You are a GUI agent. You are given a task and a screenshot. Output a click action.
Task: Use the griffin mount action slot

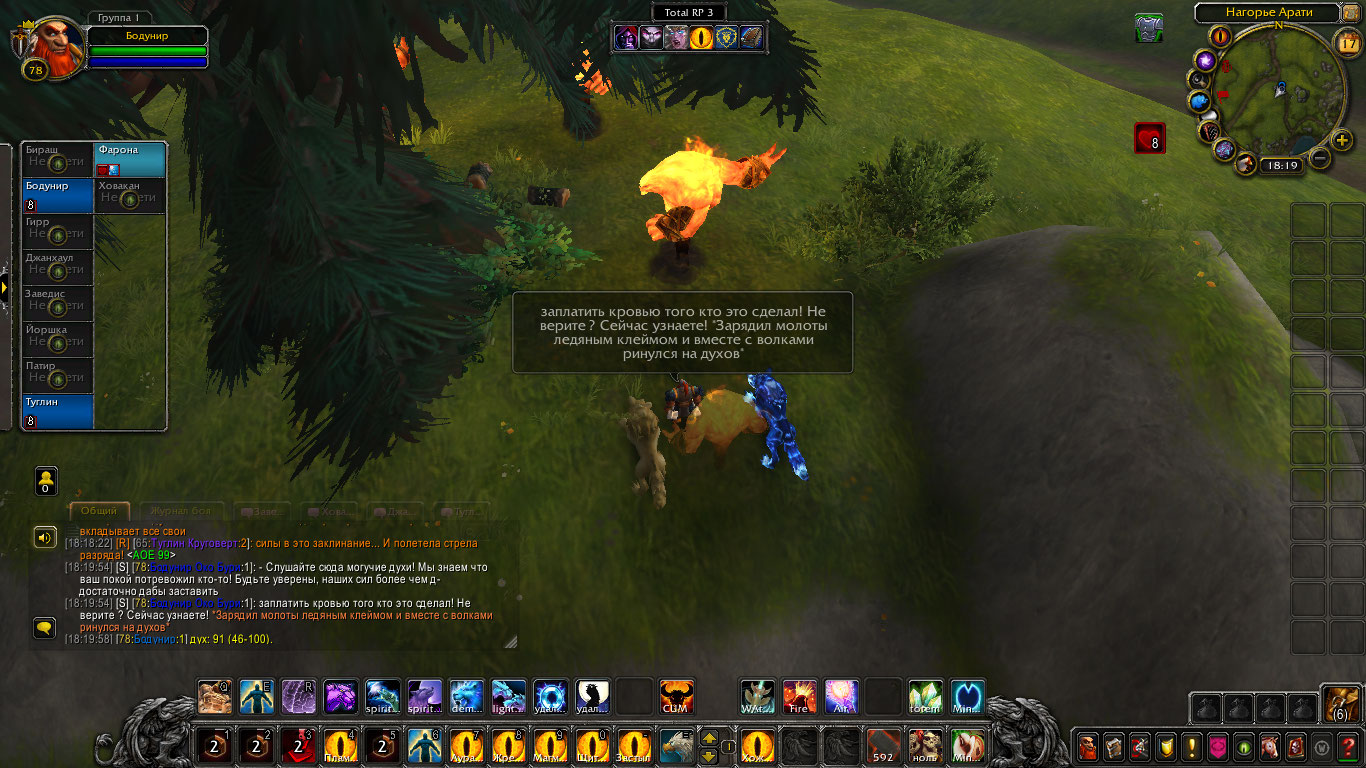pos(676,746)
